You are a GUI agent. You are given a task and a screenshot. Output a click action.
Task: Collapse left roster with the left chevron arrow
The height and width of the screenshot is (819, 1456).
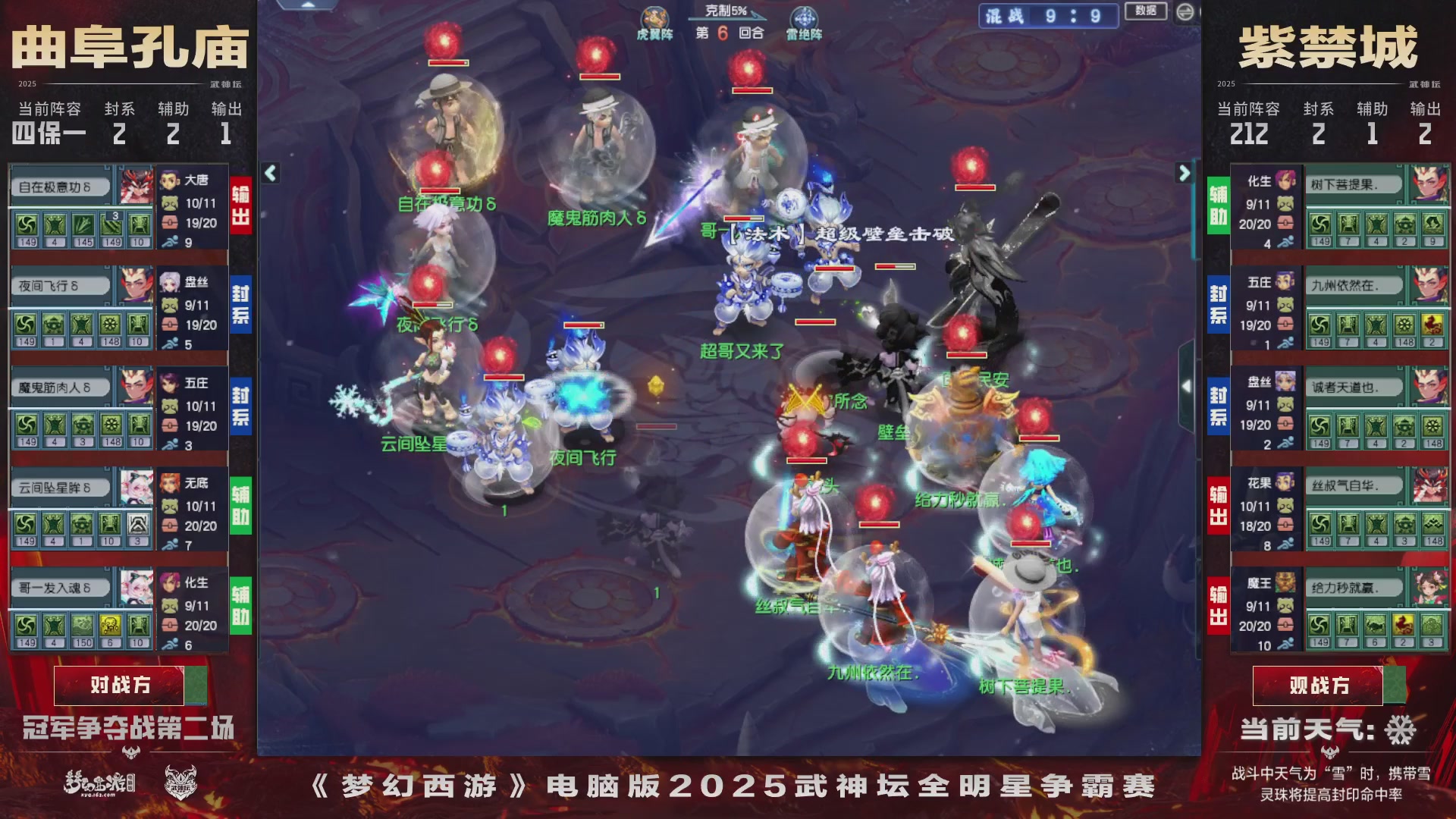point(269,174)
